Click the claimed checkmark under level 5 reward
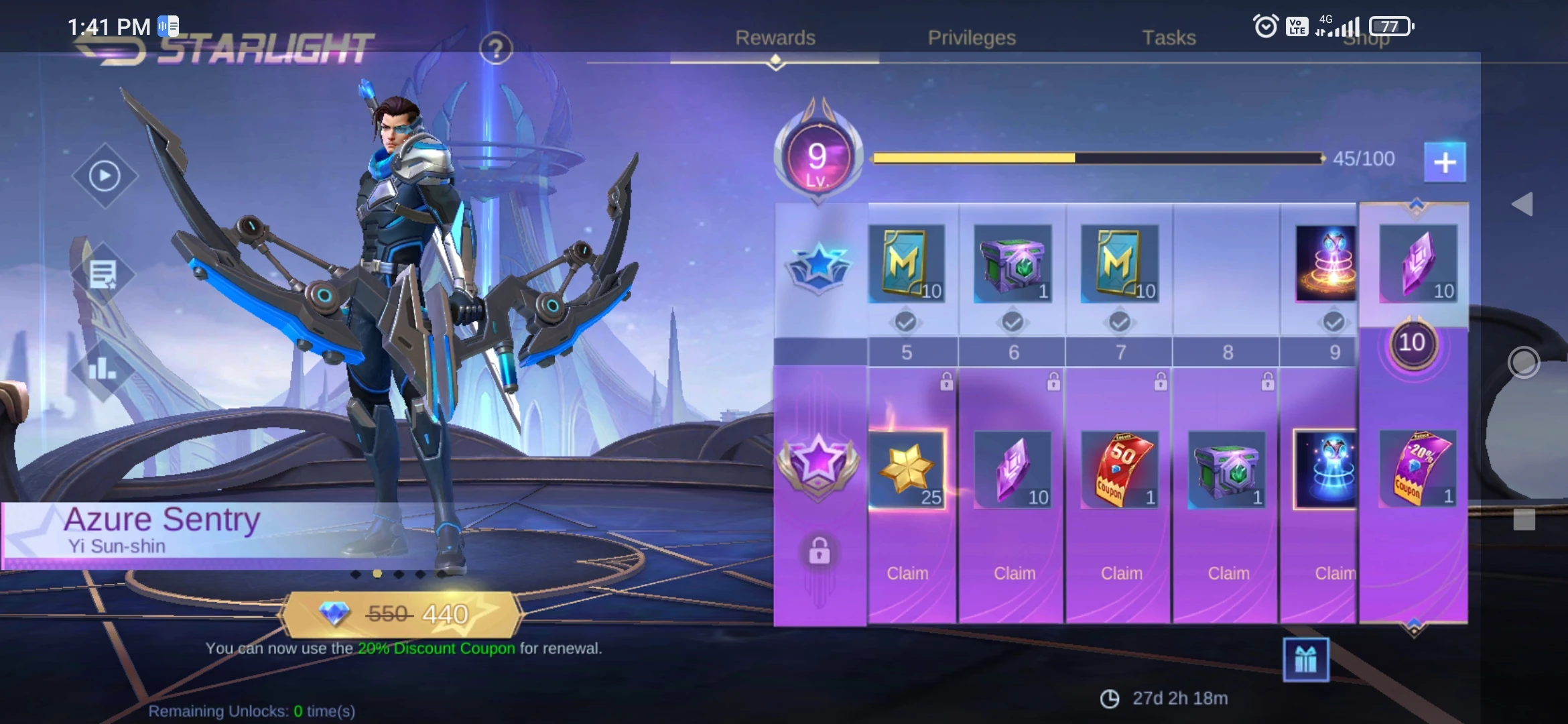 click(x=906, y=321)
